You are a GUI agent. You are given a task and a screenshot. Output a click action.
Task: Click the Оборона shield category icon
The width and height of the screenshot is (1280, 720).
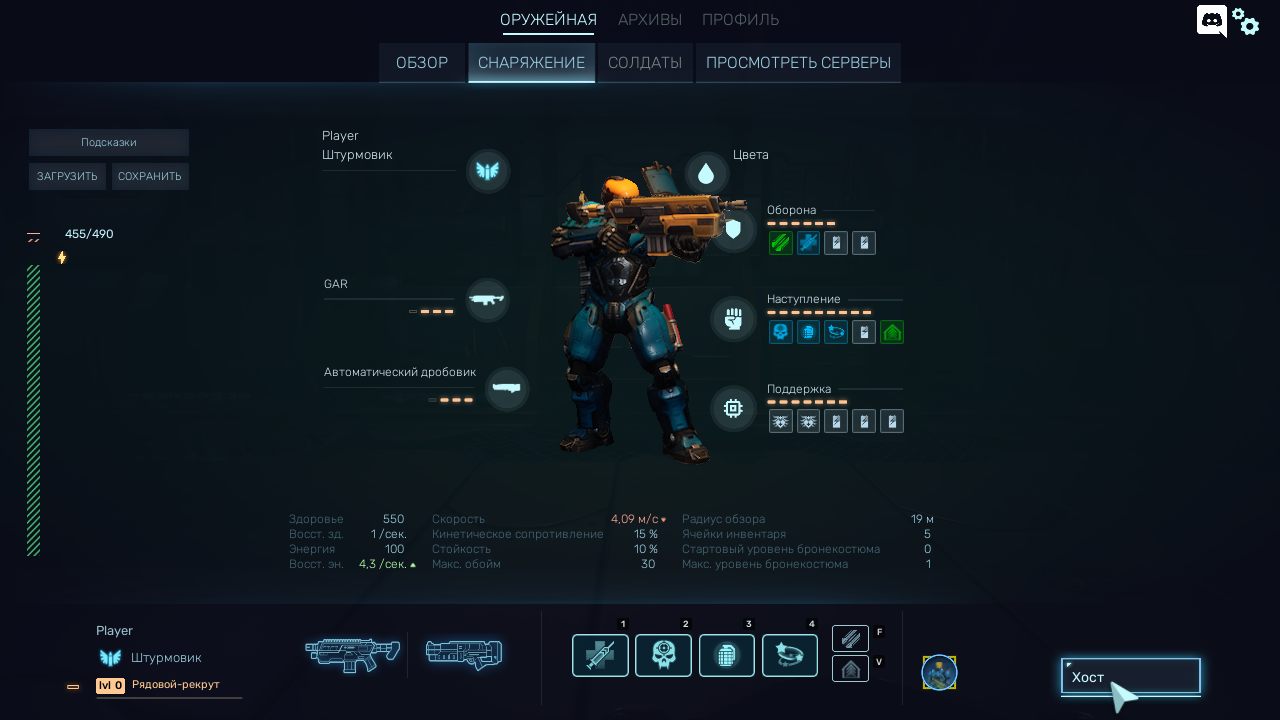(733, 229)
